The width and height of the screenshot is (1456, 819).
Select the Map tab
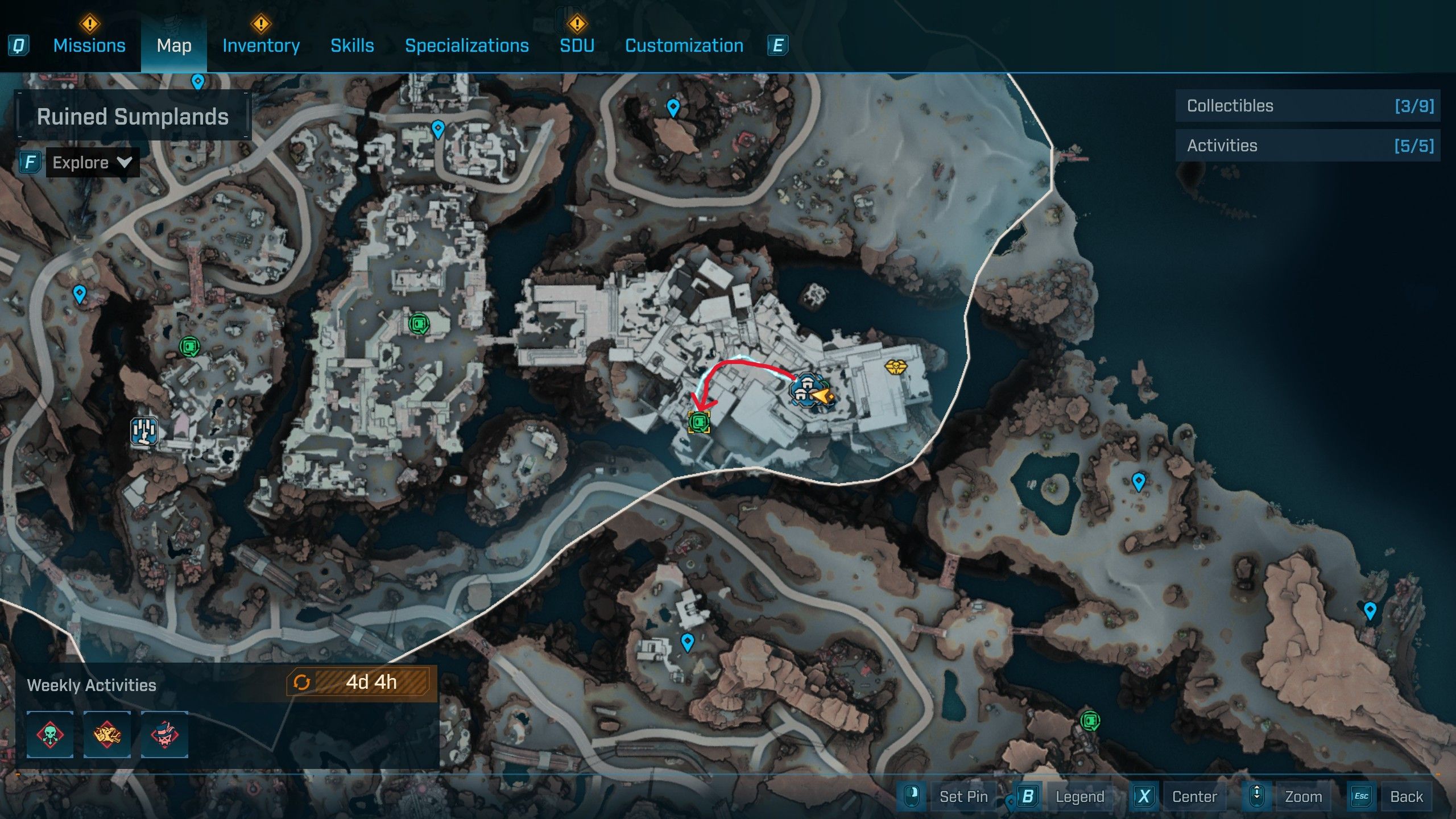click(x=174, y=45)
